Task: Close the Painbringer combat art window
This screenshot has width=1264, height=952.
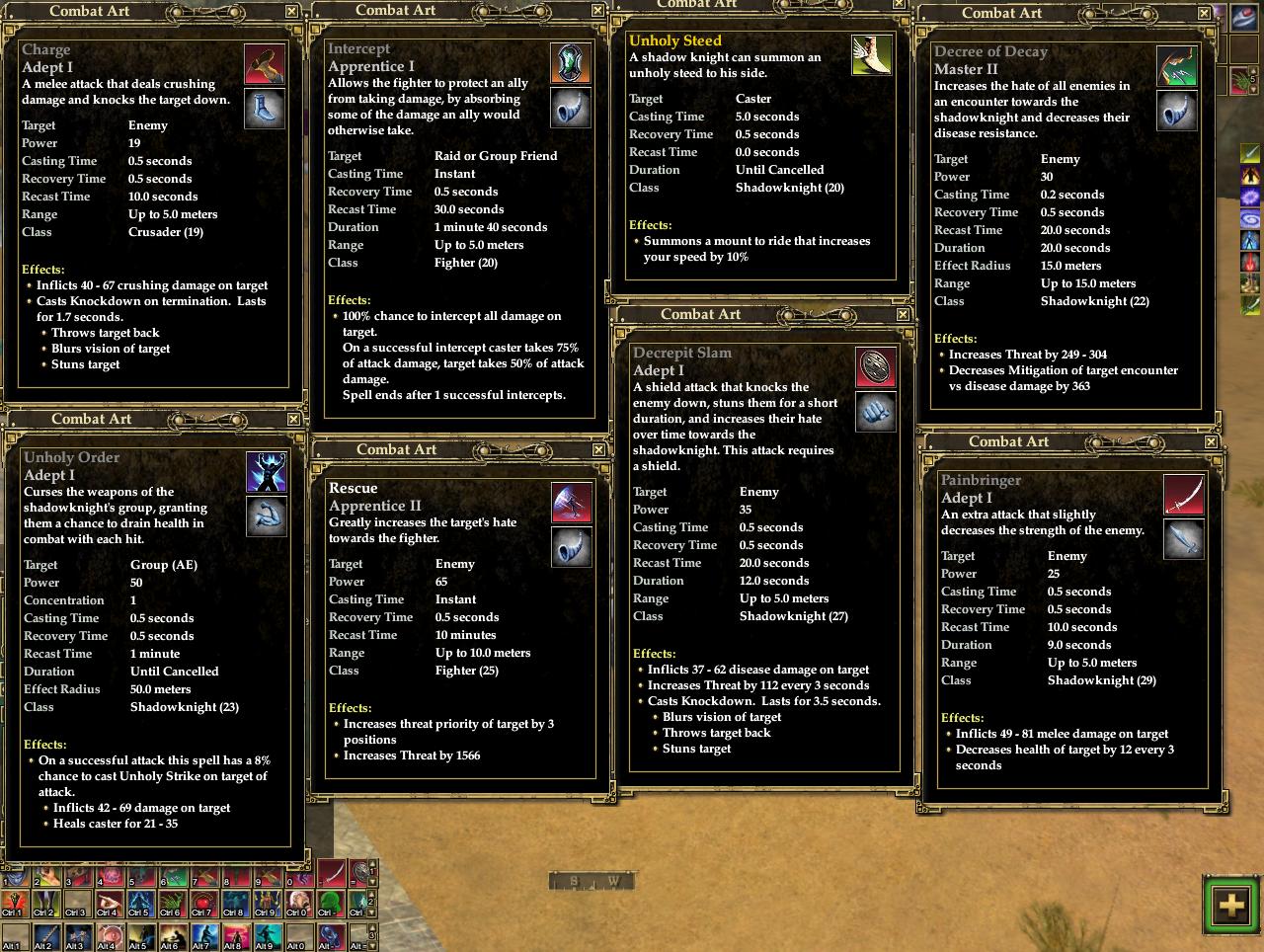Action: 1211,442
